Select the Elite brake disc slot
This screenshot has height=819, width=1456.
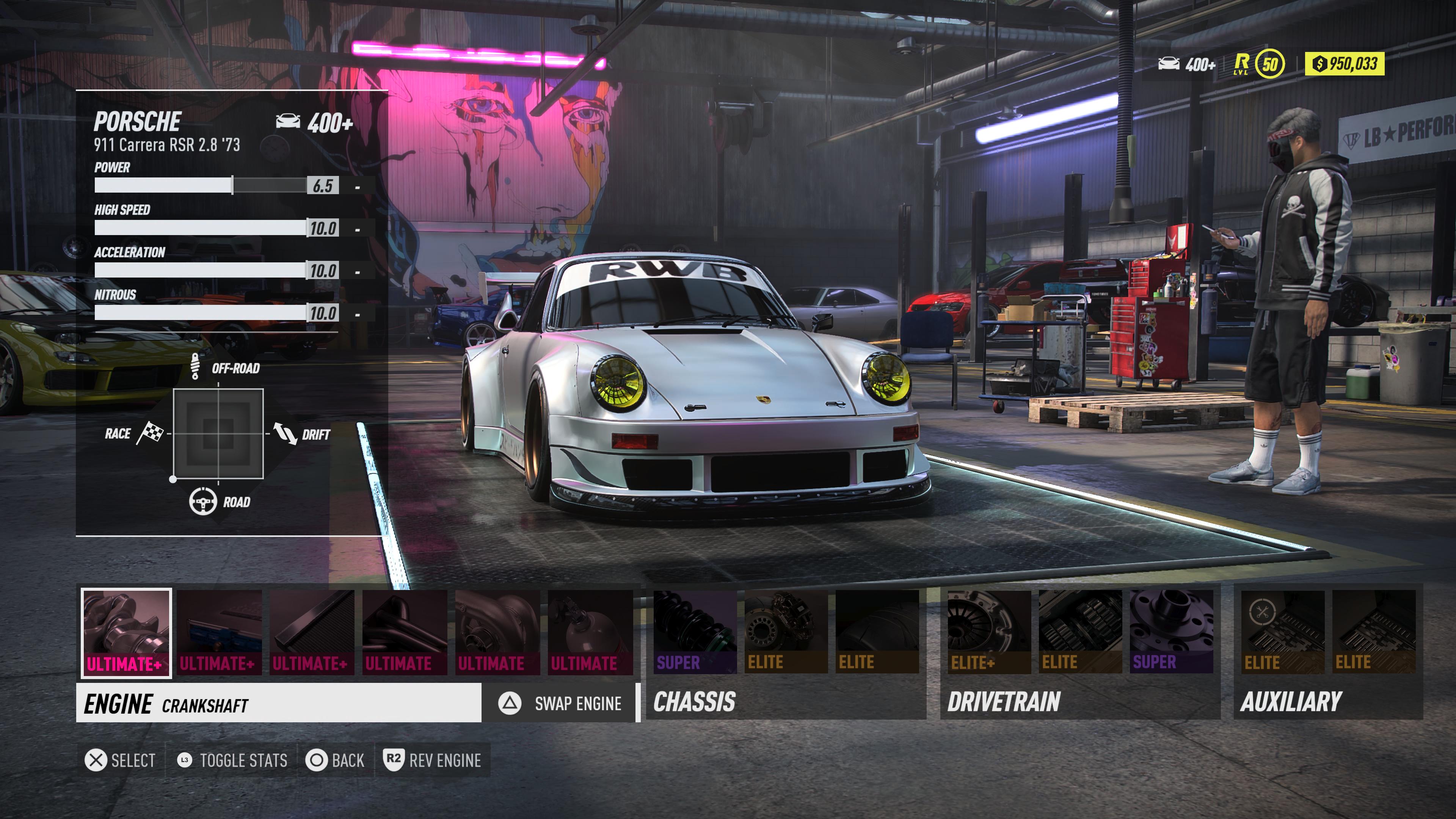(x=786, y=632)
